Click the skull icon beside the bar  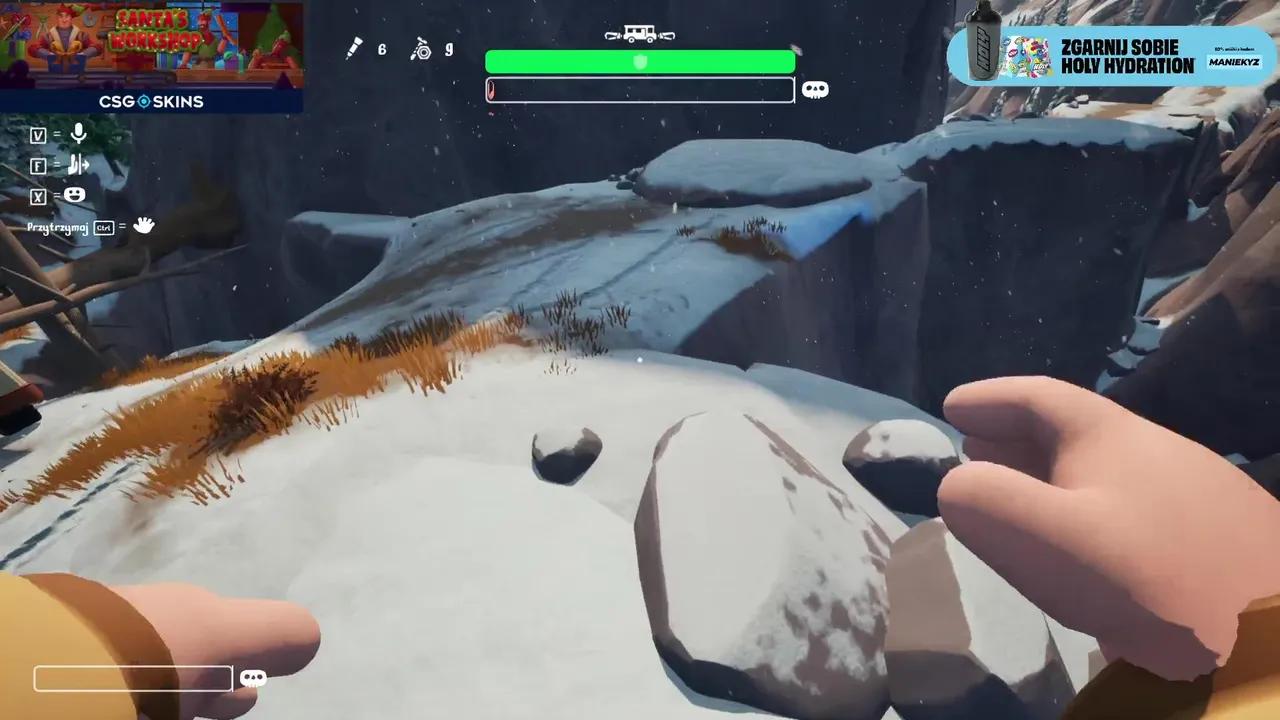coord(815,90)
